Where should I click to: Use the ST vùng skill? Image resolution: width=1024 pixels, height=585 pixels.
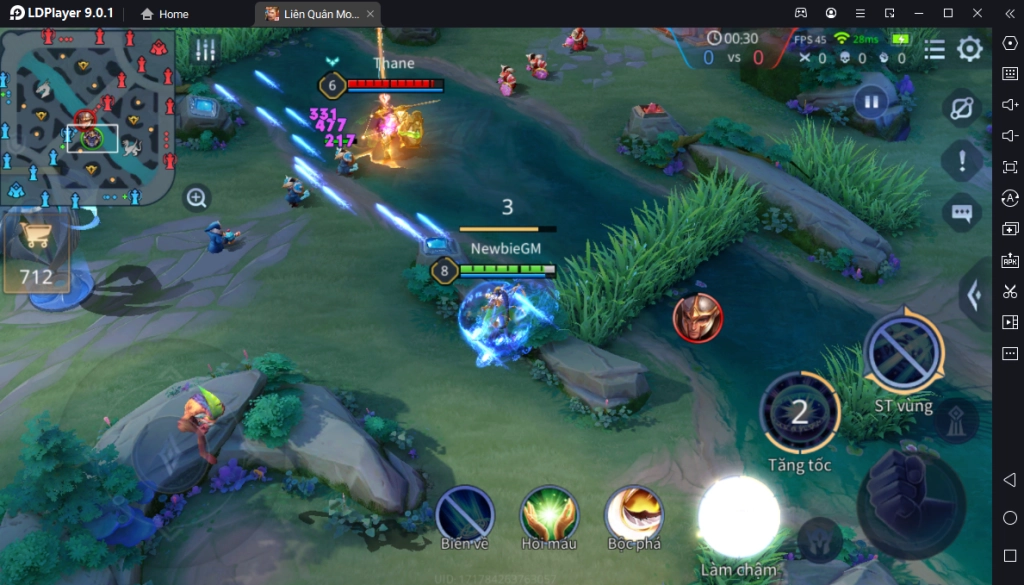(903, 351)
